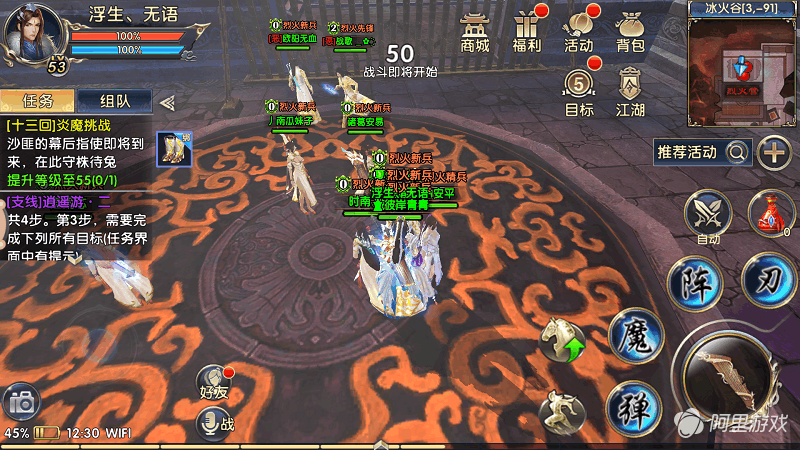Switch to the 组队 team tab
The width and height of the screenshot is (800, 450).
point(113,101)
